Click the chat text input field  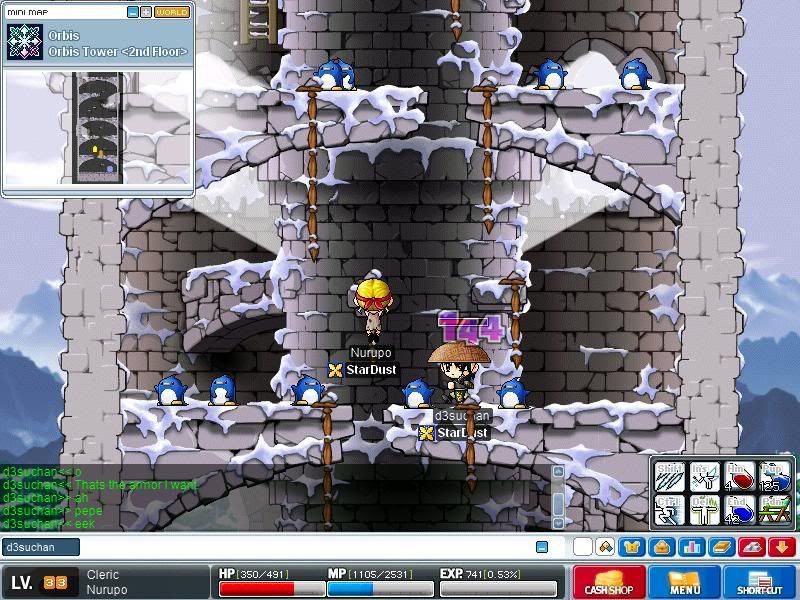pyautogui.click(x=300, y=547)
